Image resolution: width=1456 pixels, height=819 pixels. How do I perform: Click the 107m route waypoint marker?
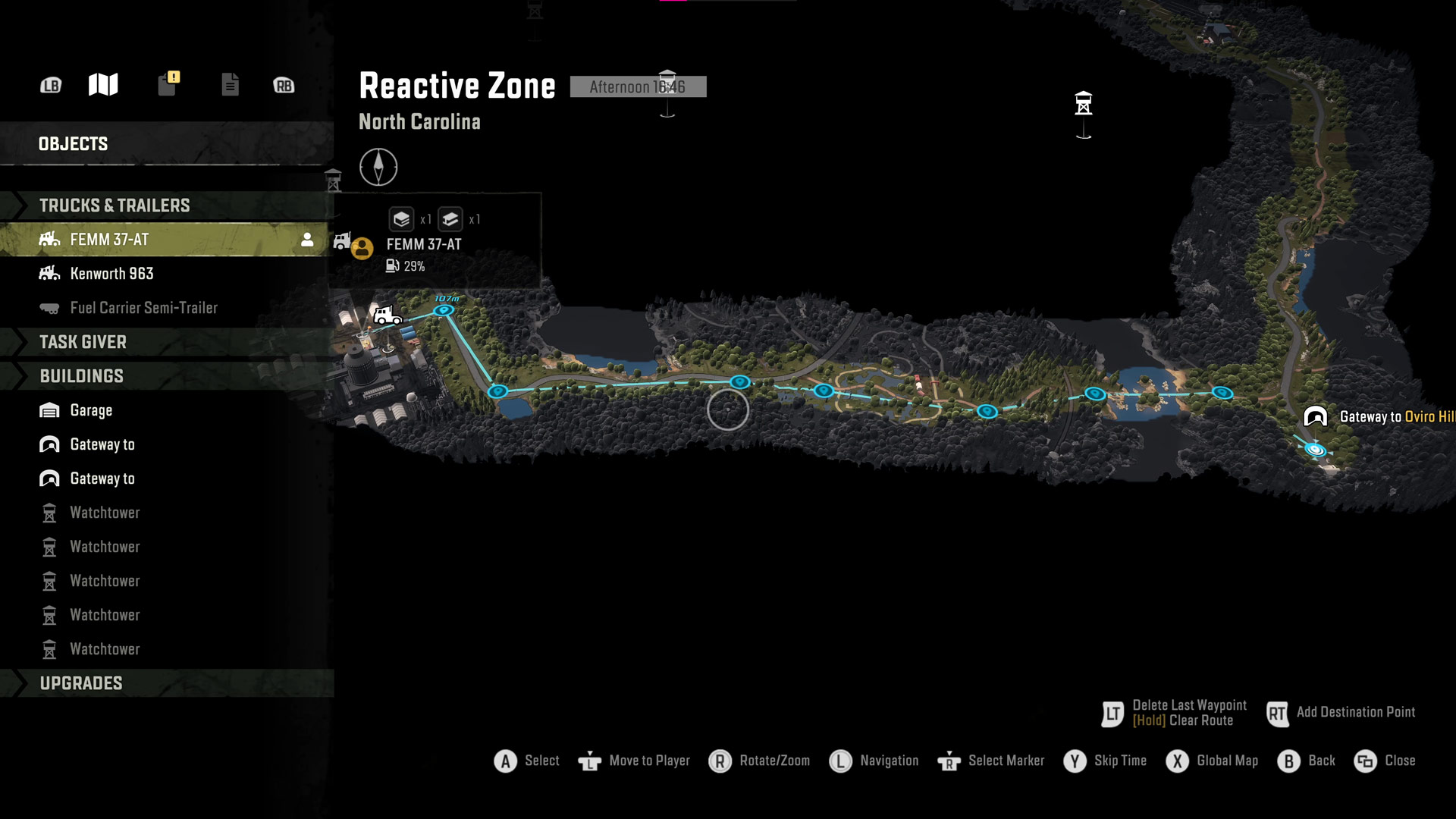(x=444, y=309)
